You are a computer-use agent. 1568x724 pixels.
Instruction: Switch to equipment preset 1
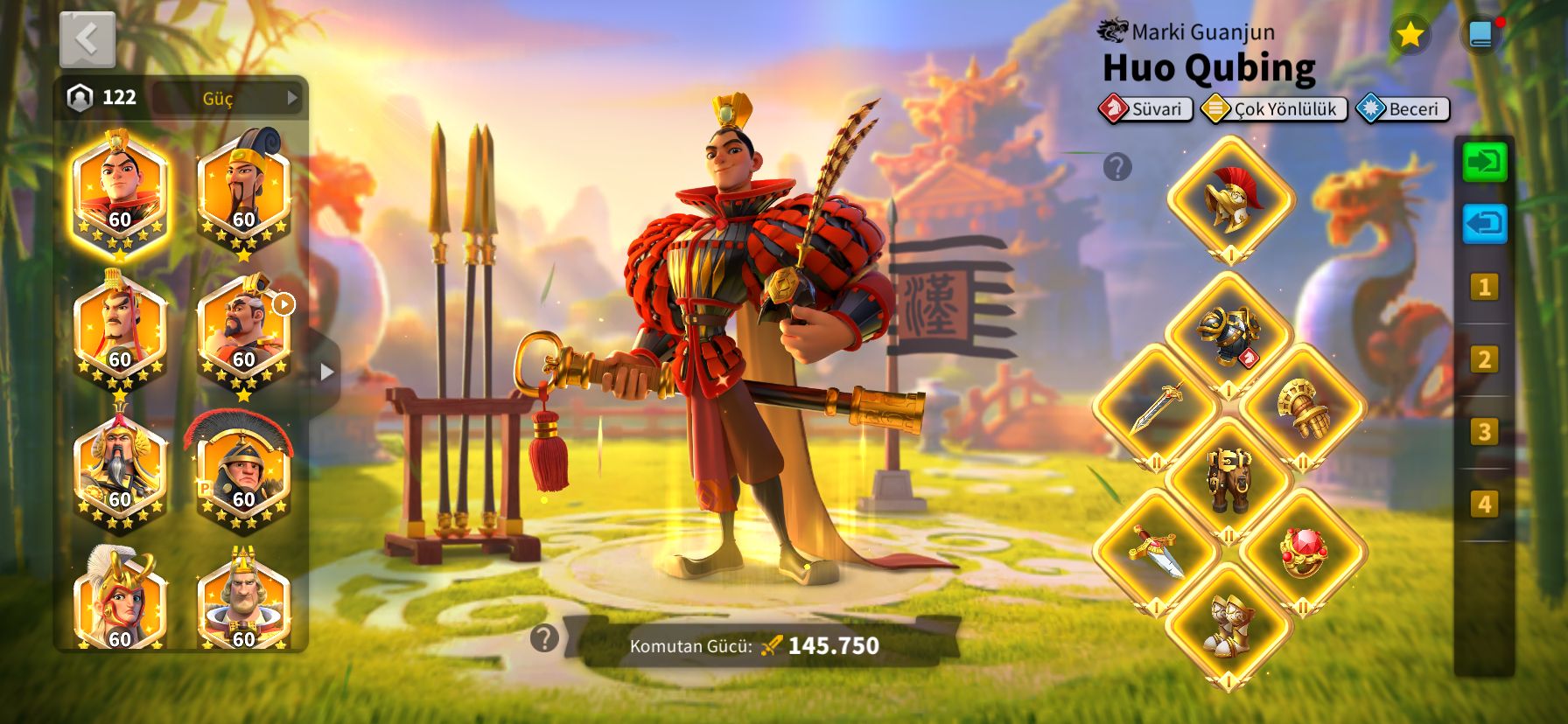(x=1484, y=287)
